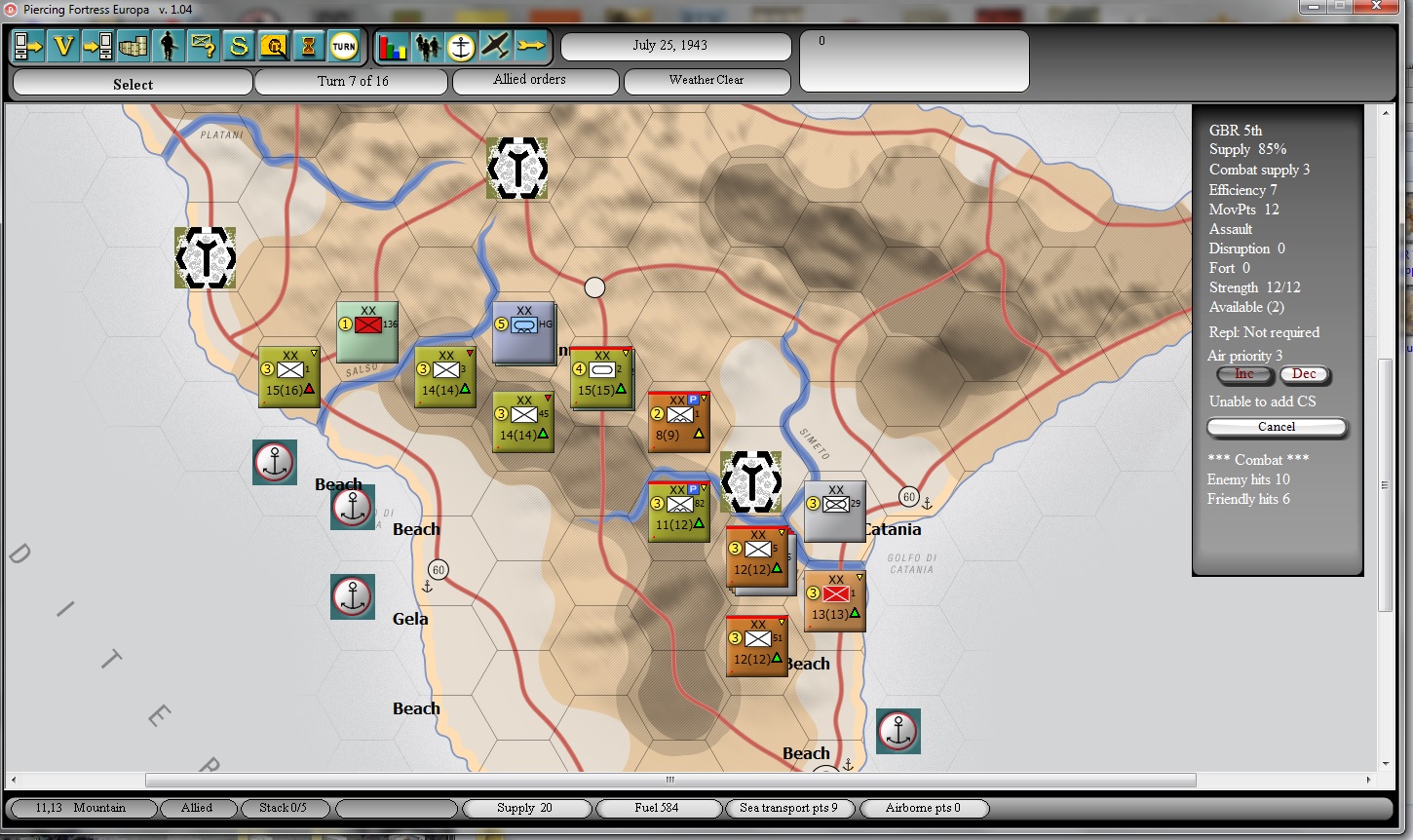Viewport: 1413px width, 840px height.
Task: Select the S save game icon
Action: [239, 46]
